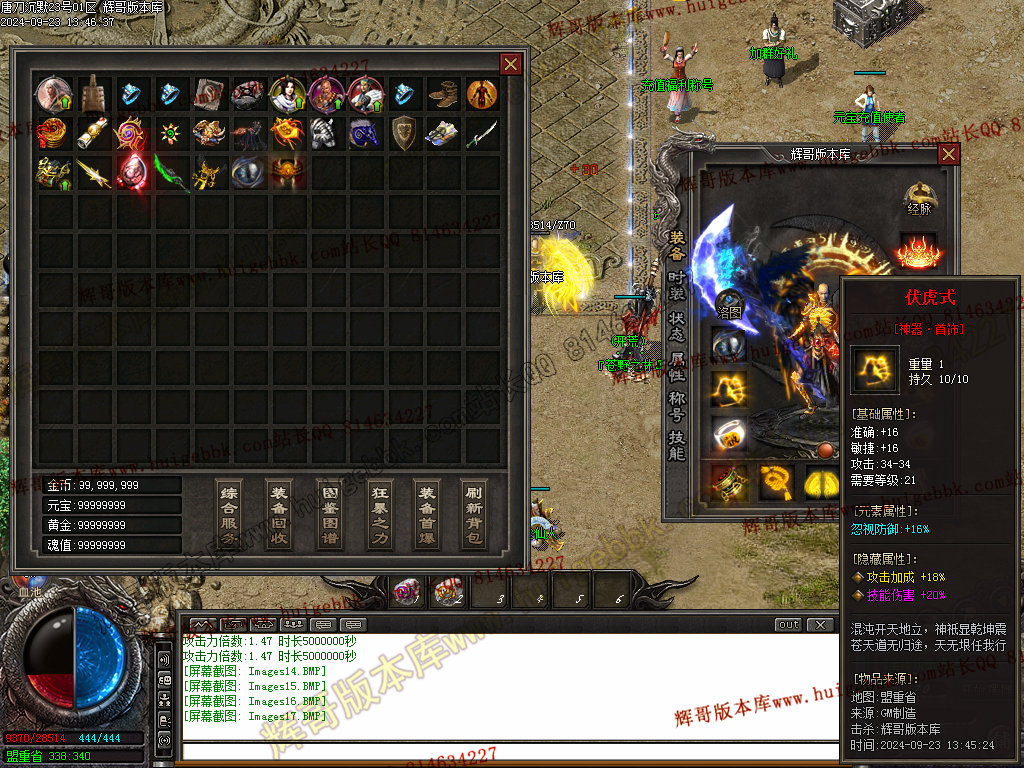Click the 洛图 icon on character panel
Image resolution: width=1024 pixels, height=768 pixels.
pyautogui.click(x=729, y=304)
